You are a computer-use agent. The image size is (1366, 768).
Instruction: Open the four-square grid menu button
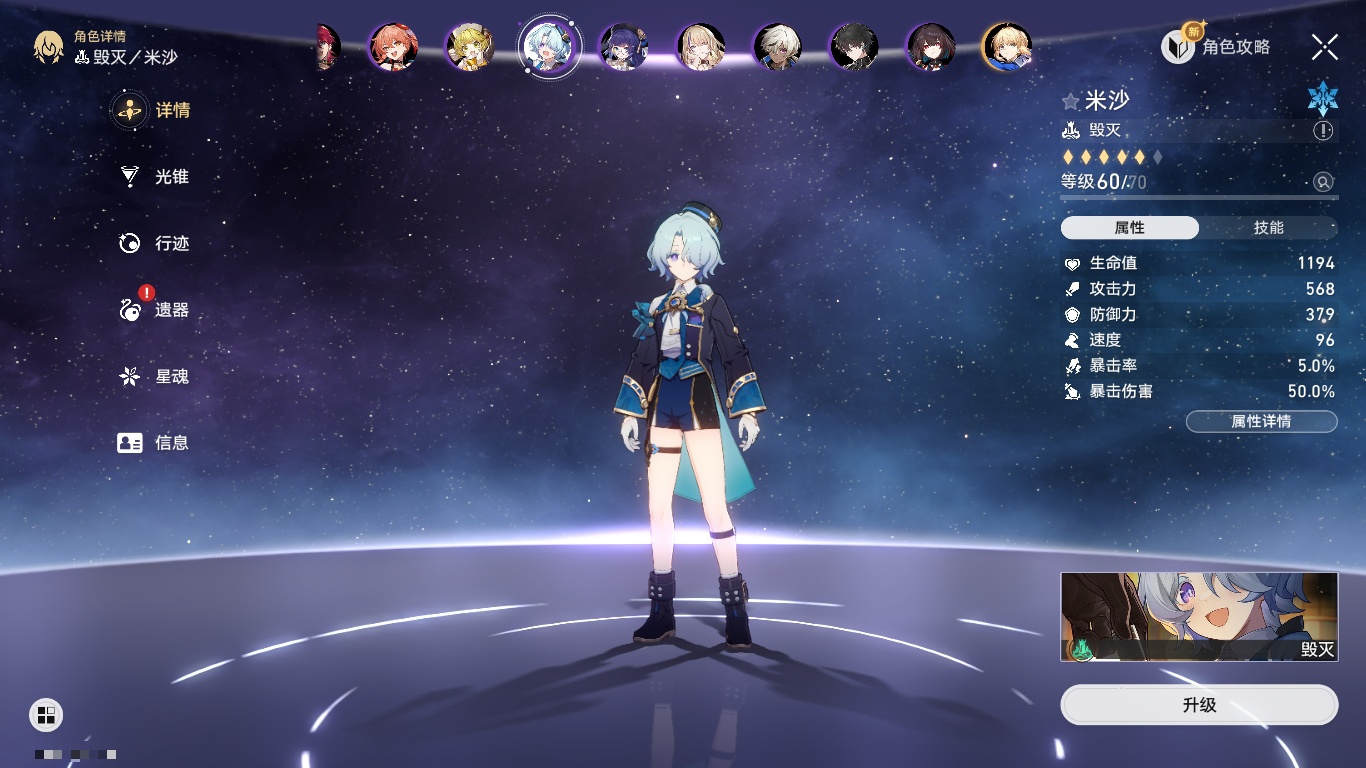46,714
